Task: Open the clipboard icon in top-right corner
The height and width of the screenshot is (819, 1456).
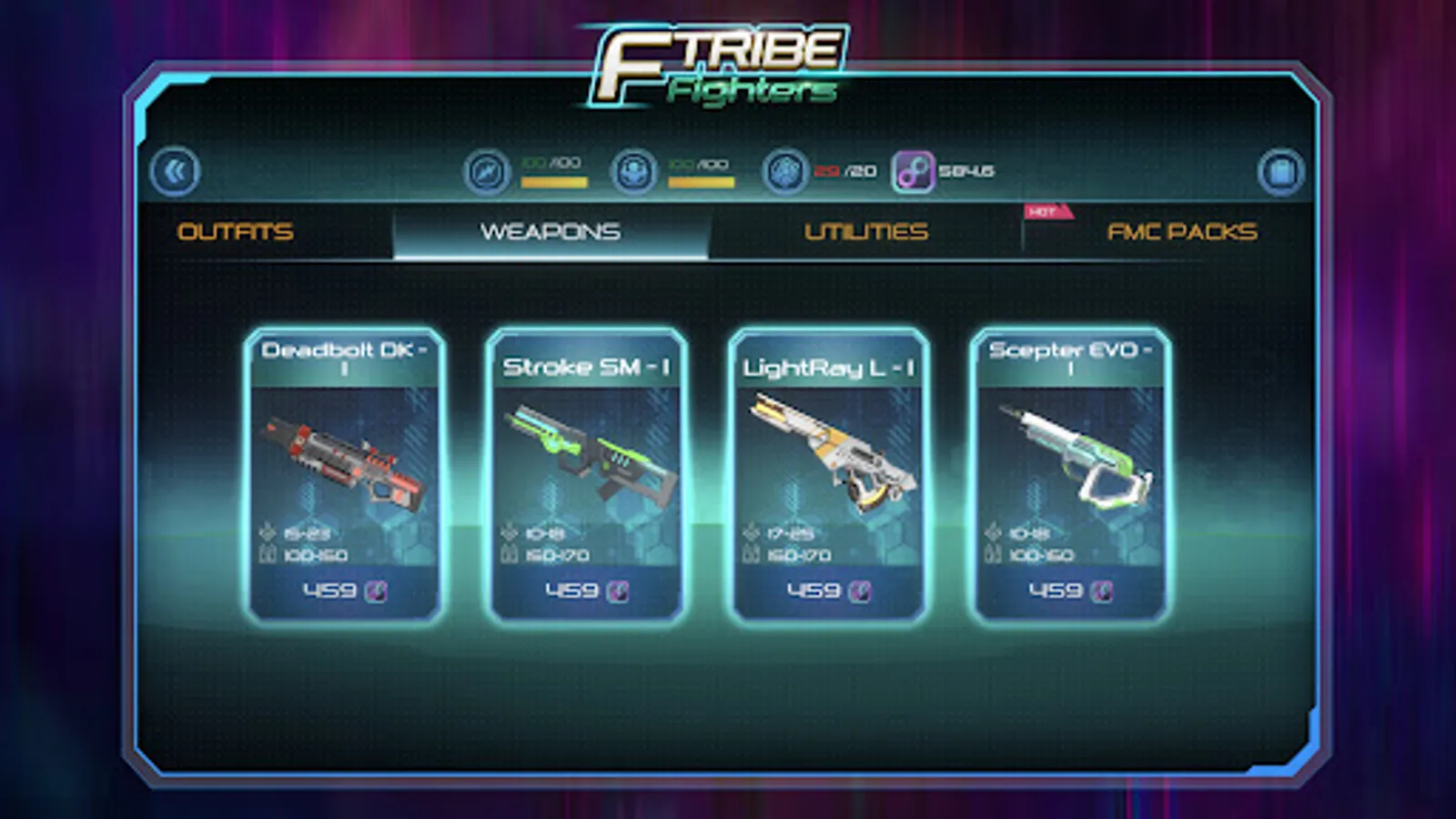Action: 1280,171
